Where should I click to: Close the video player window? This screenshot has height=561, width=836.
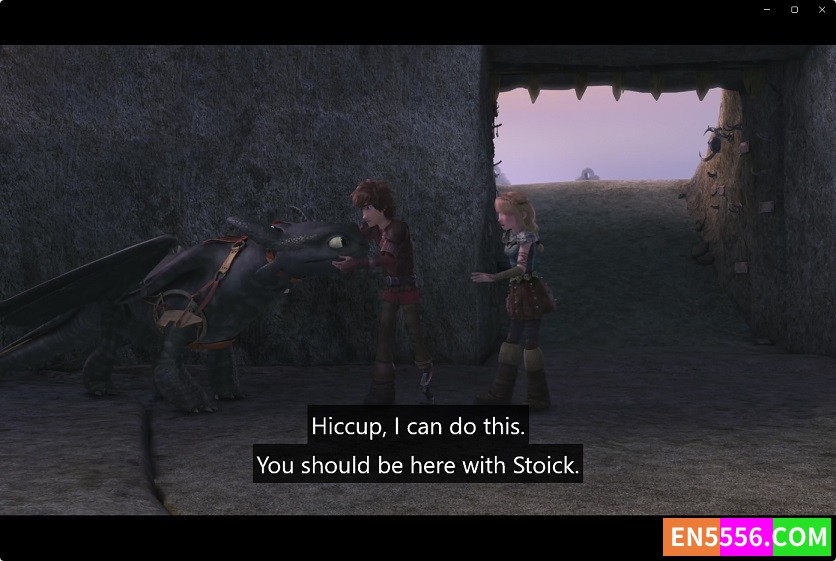(822, 10)
